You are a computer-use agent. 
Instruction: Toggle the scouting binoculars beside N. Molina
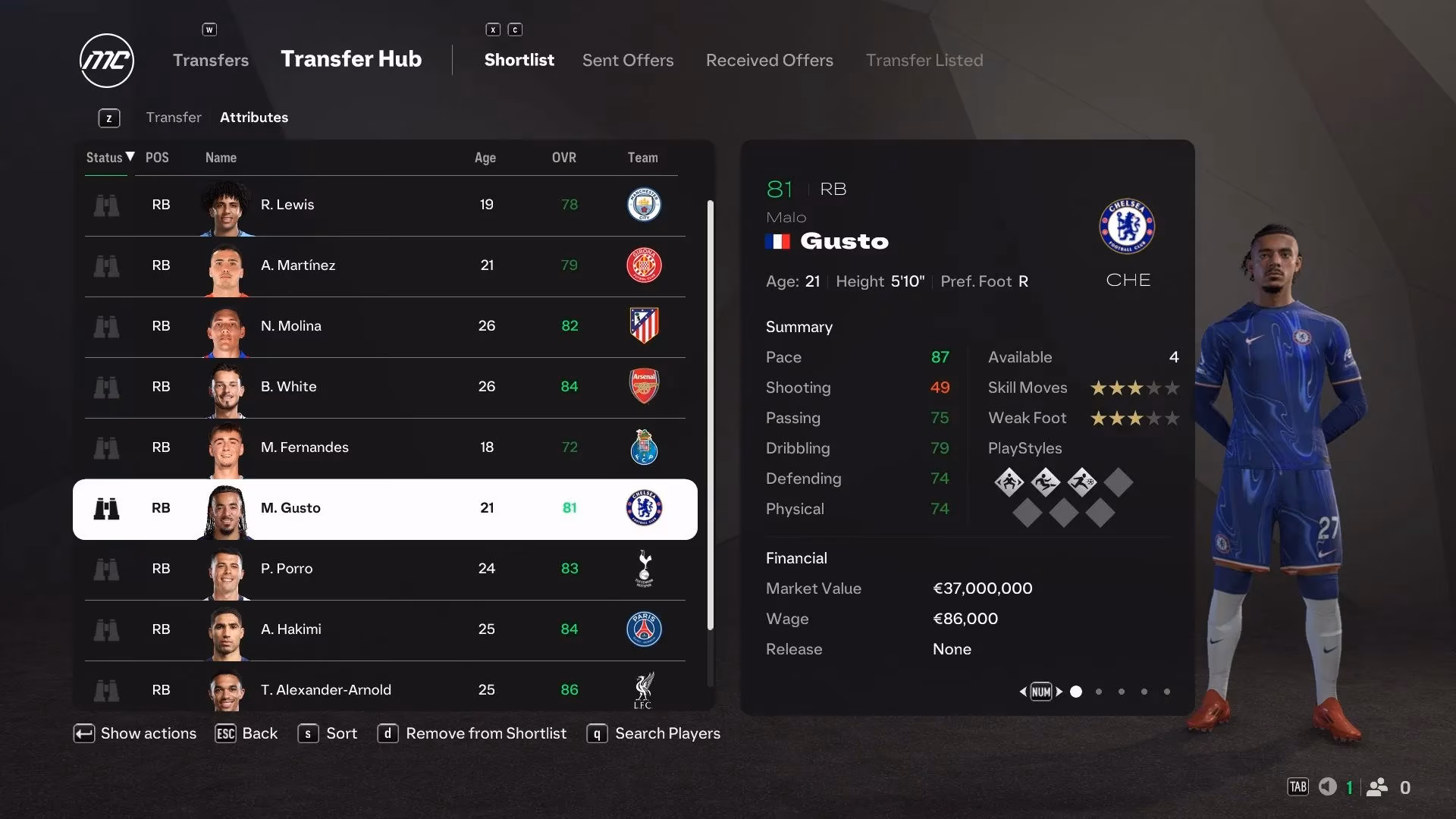pos(108,327)
